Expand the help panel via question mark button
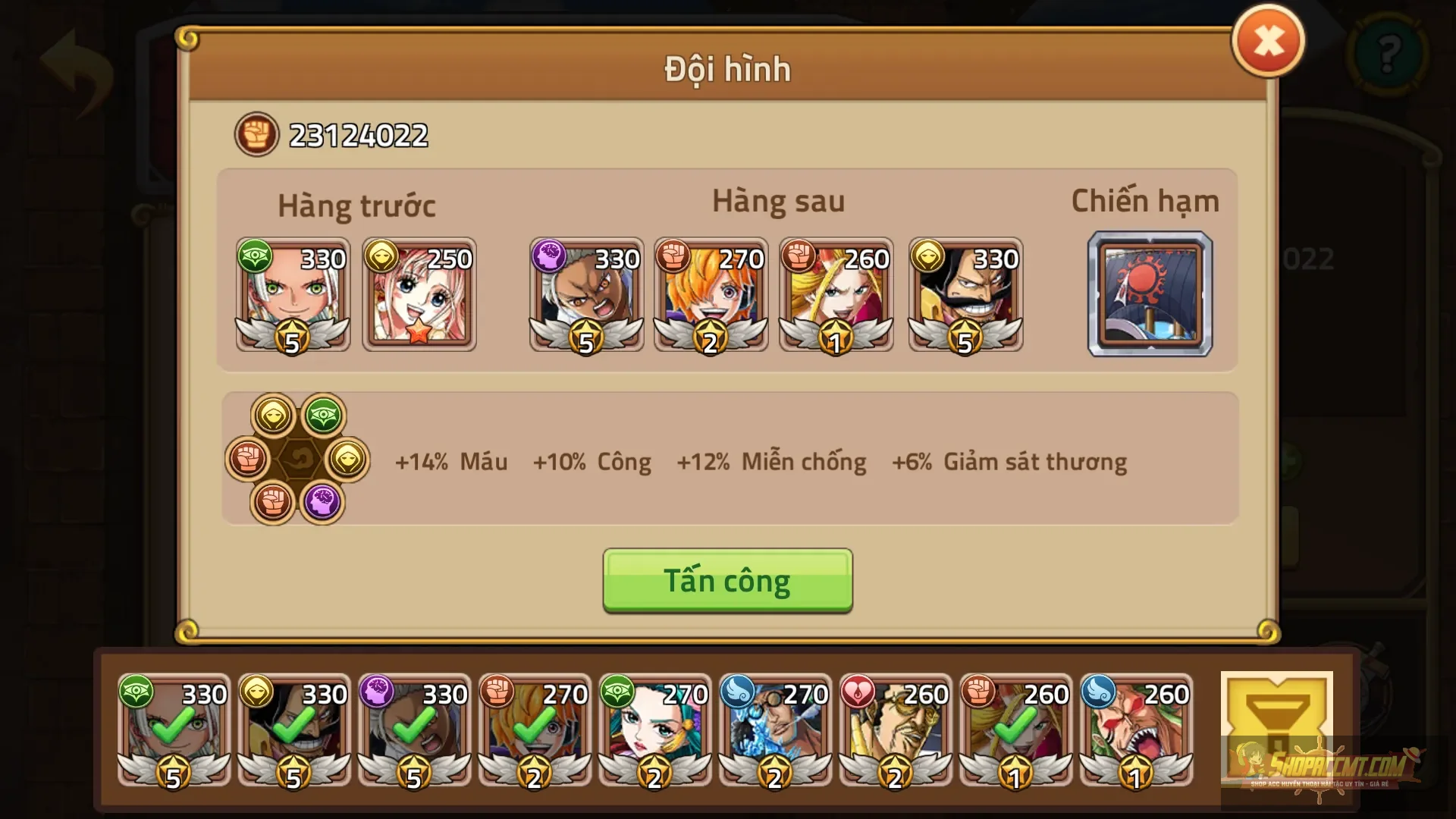The image size is (1456, 819). coord(1390,53)
